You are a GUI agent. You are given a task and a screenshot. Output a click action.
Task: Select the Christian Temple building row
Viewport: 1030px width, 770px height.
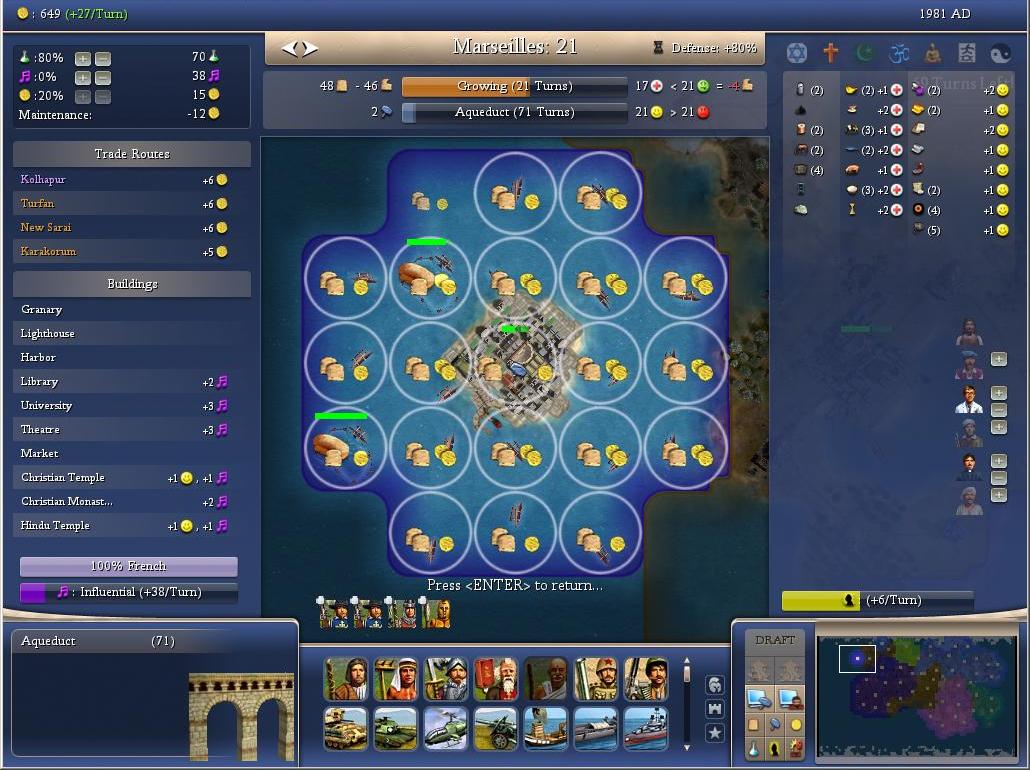pyautogui.click(x=131, y=477)
